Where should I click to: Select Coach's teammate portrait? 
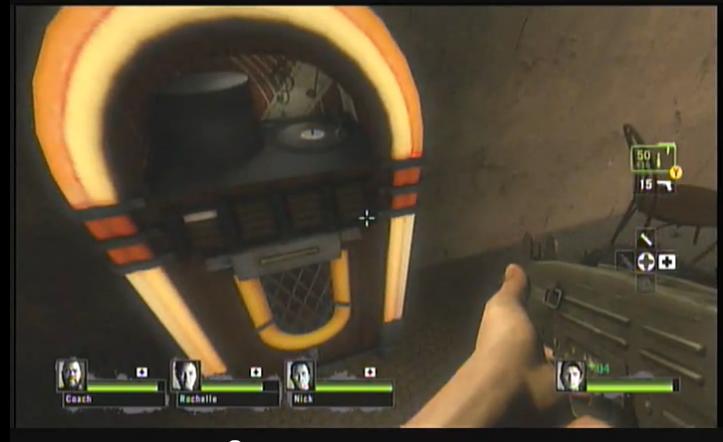[x=71, y=375]
